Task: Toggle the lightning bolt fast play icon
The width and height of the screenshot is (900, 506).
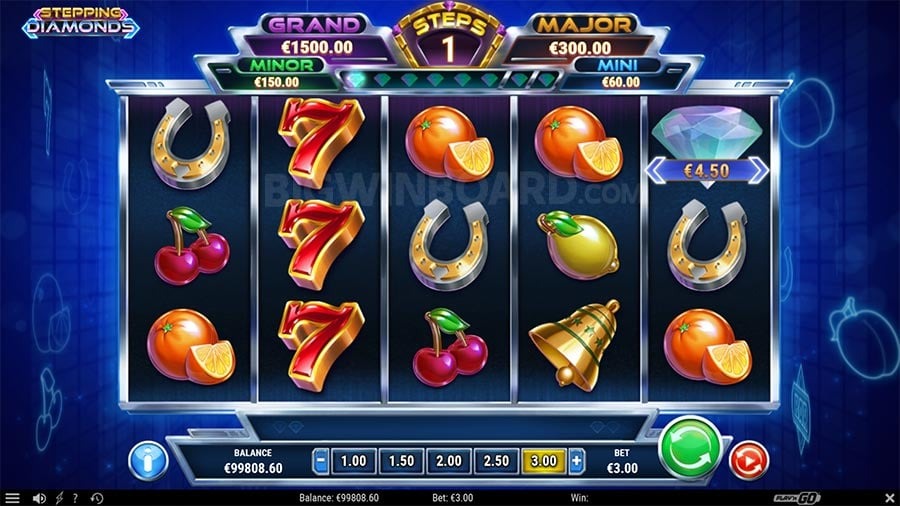Action: coord(59,497)
